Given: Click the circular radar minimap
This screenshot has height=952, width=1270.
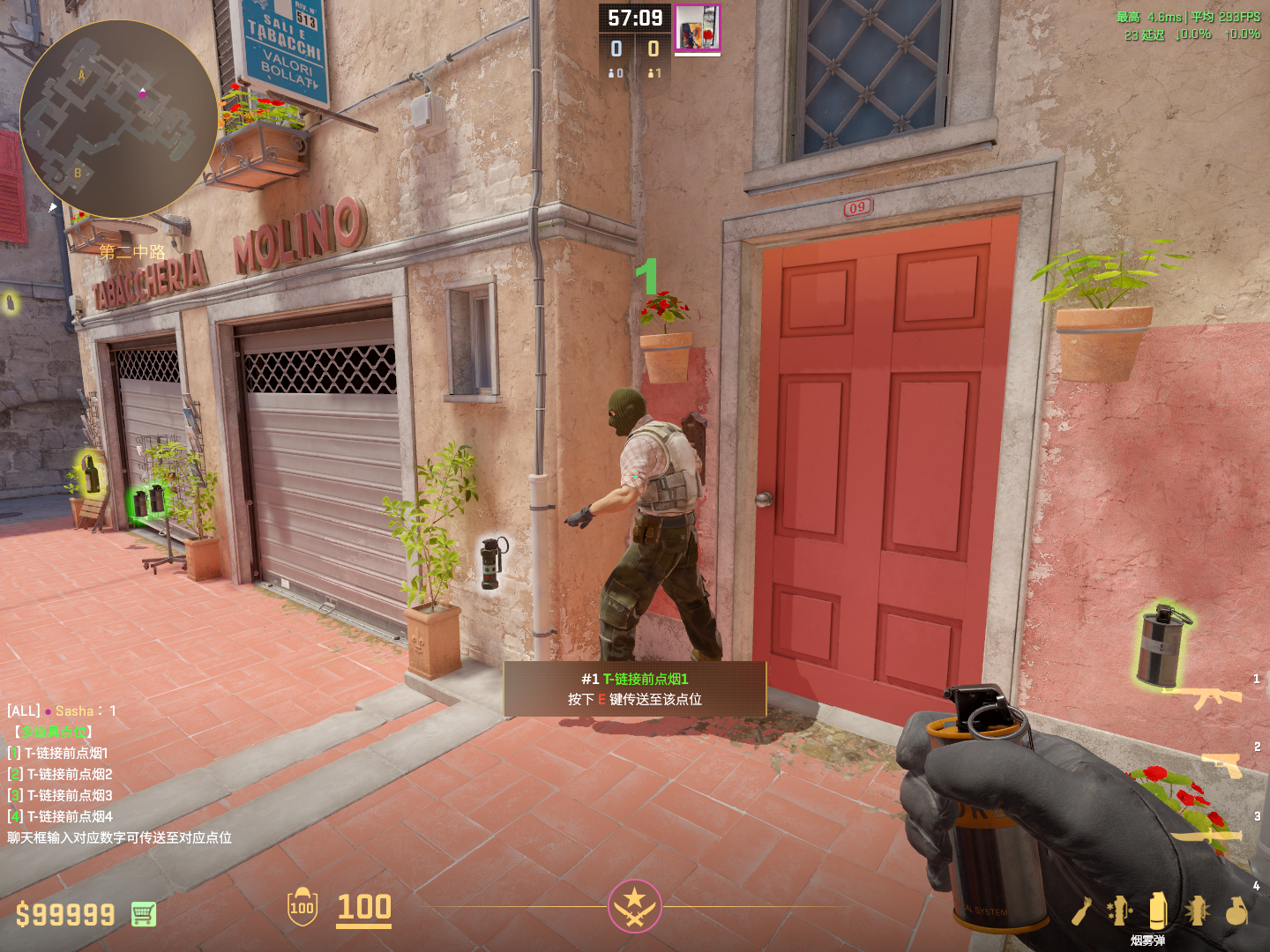Looking at the screenshot, I should tap(118, 119).
